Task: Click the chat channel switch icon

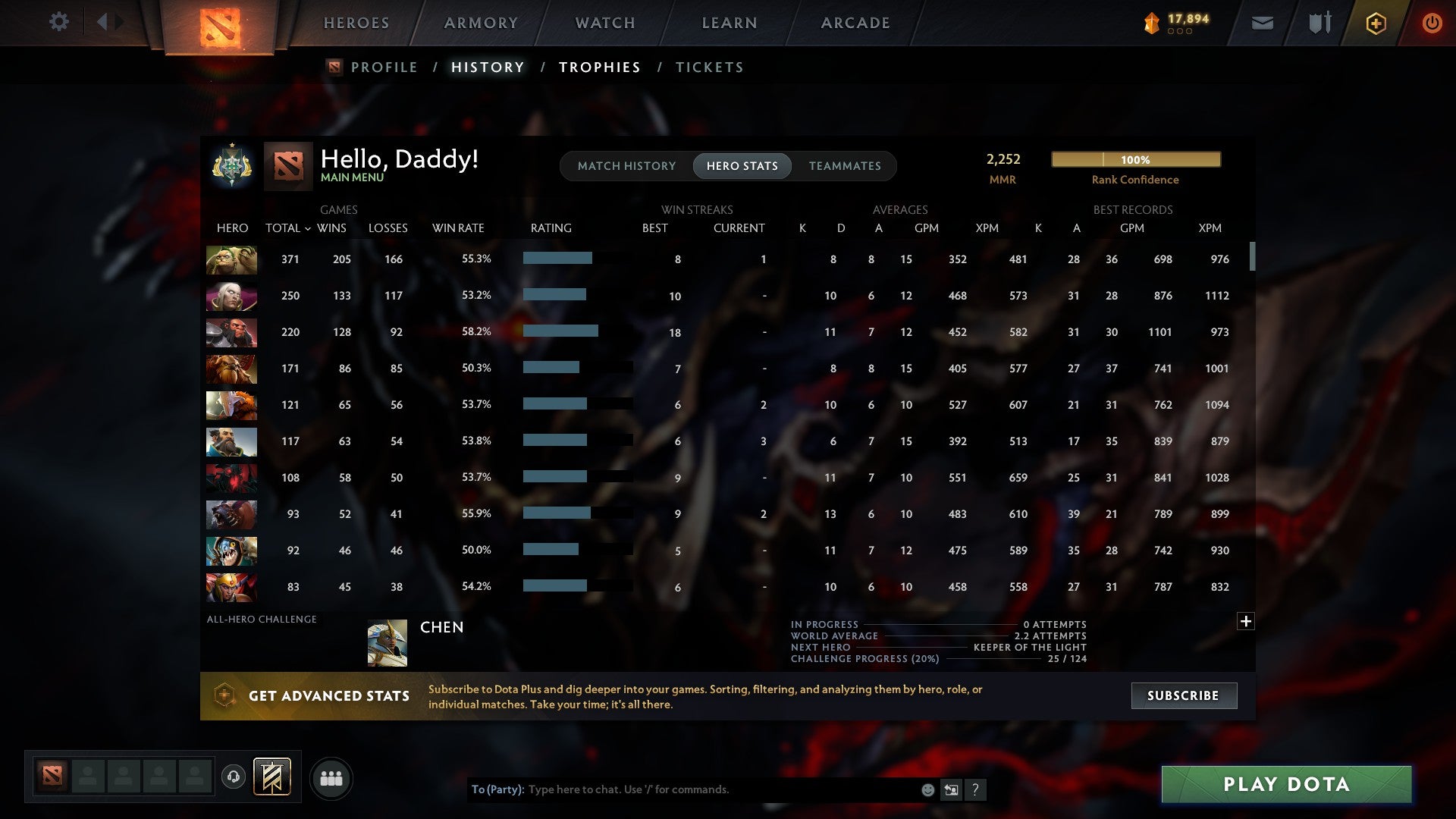Action: tap(950, 789)
